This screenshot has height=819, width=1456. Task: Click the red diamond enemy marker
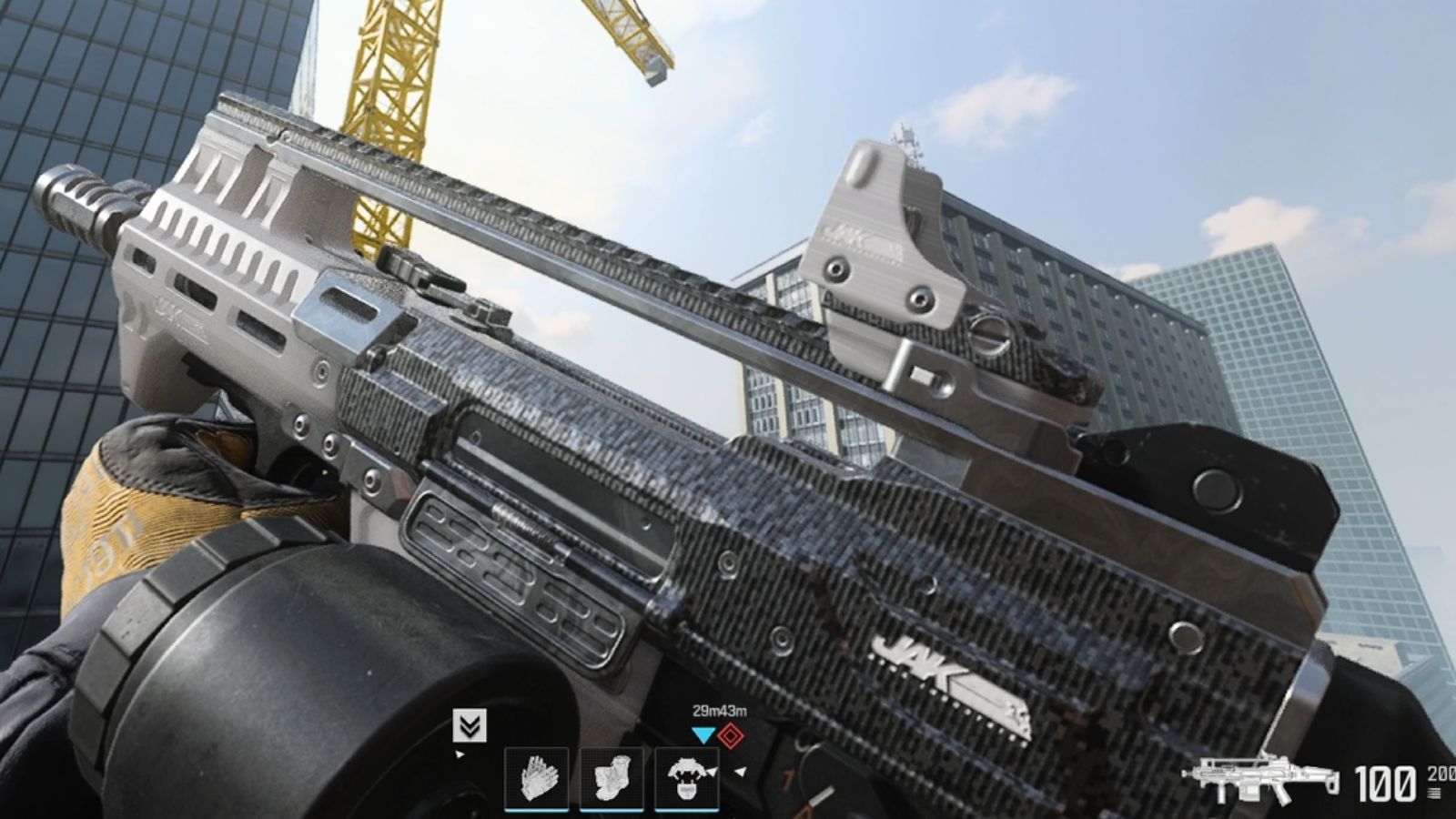tap(732, 733)
